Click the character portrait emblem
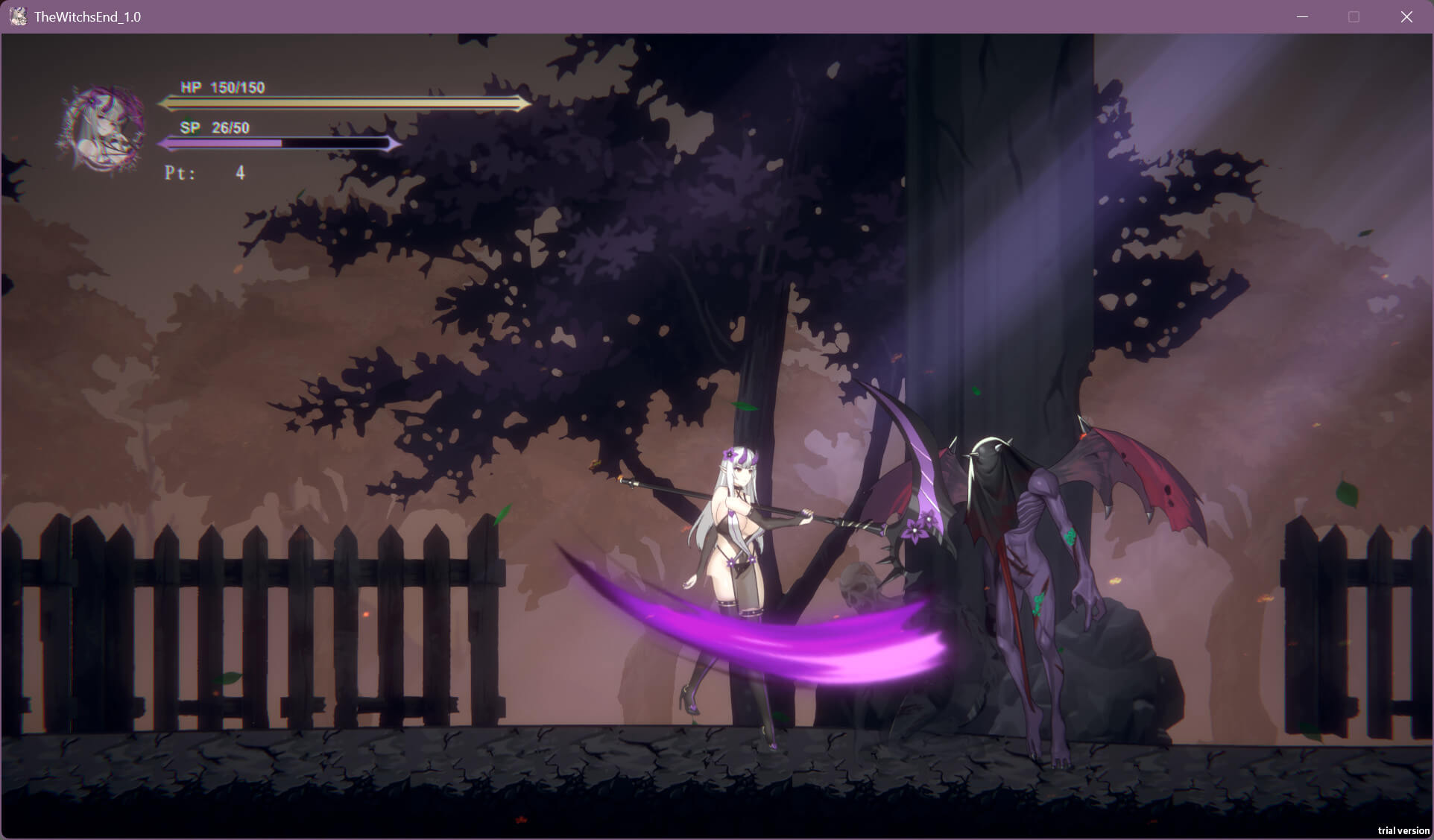1434x840 pixels. (x=103, y=130)
